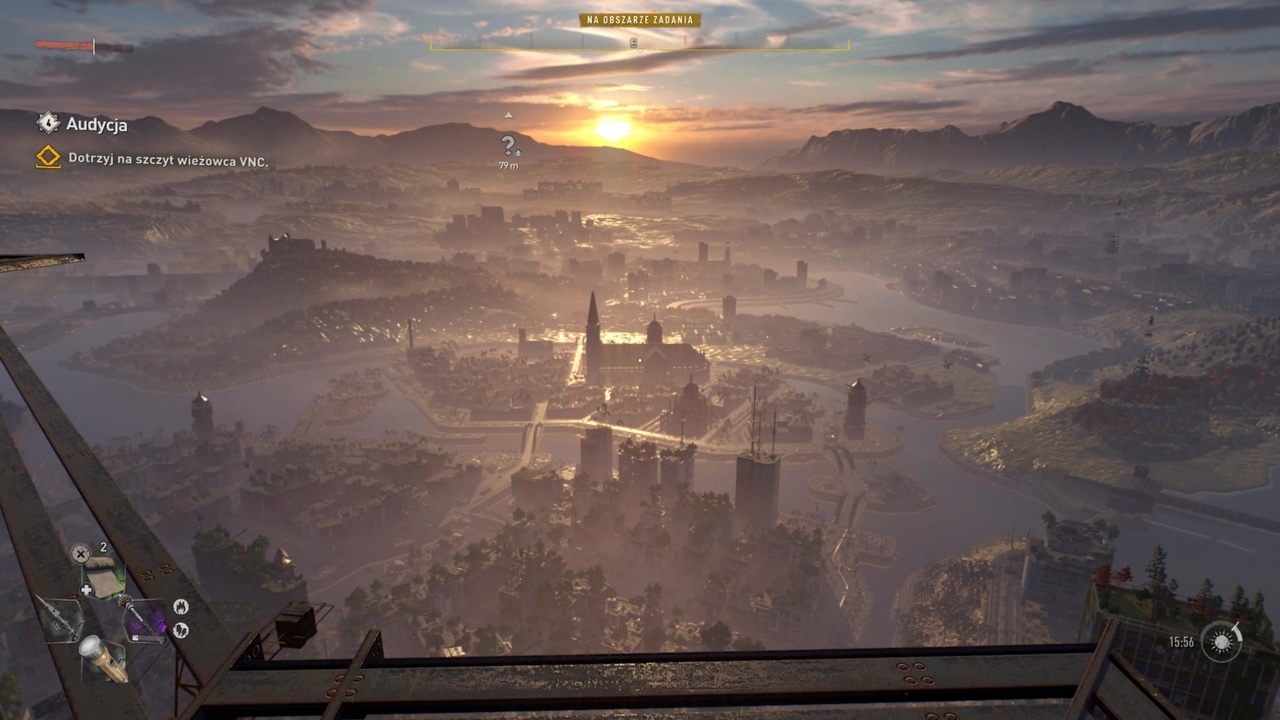Click the plus symbol on the healing item slot
This screenshot has width=1280, height=720.
pyautogui.click(x=85, y=588)
